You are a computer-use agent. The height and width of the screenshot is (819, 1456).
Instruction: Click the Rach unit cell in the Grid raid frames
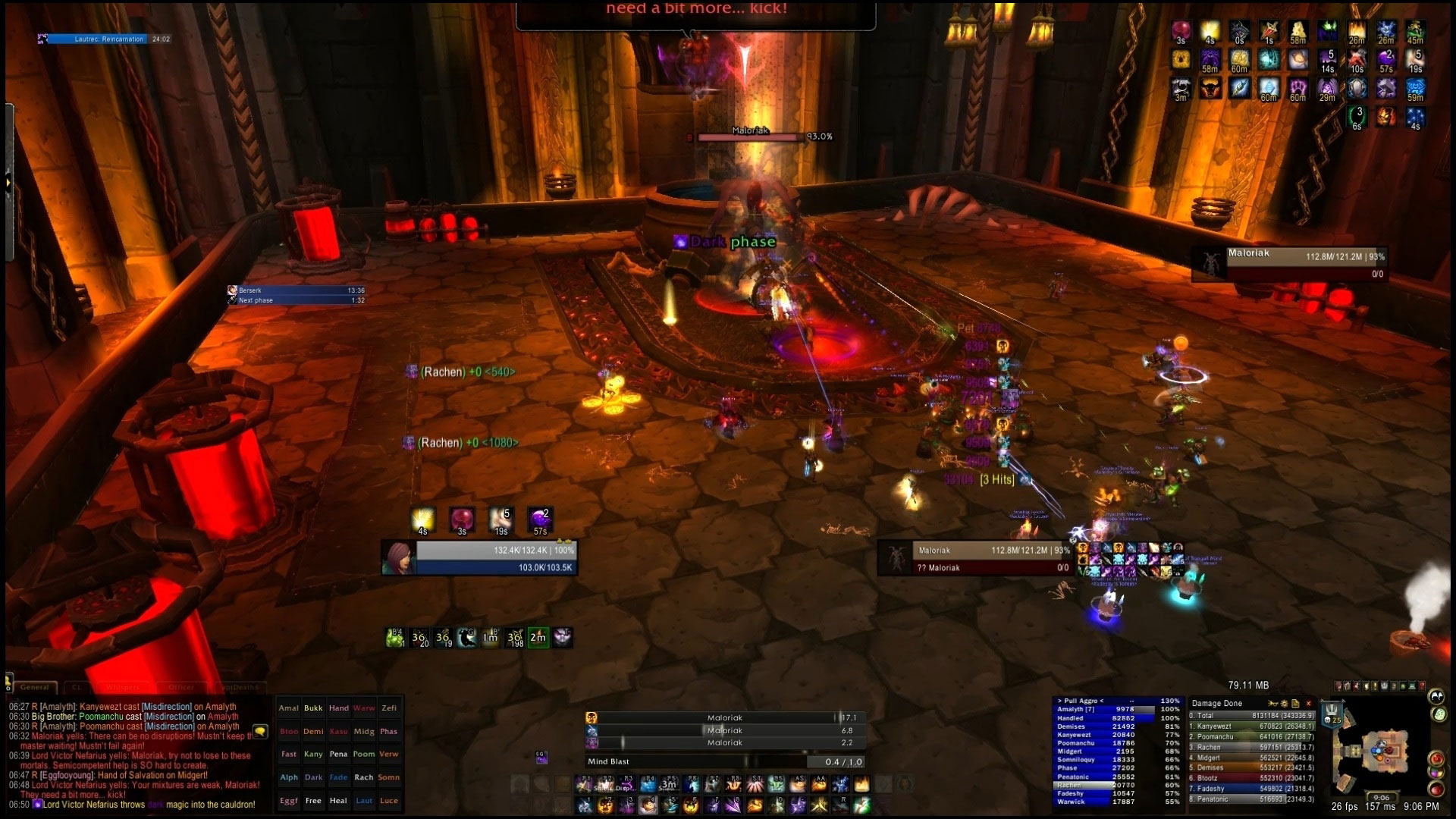tap(364, 777)
